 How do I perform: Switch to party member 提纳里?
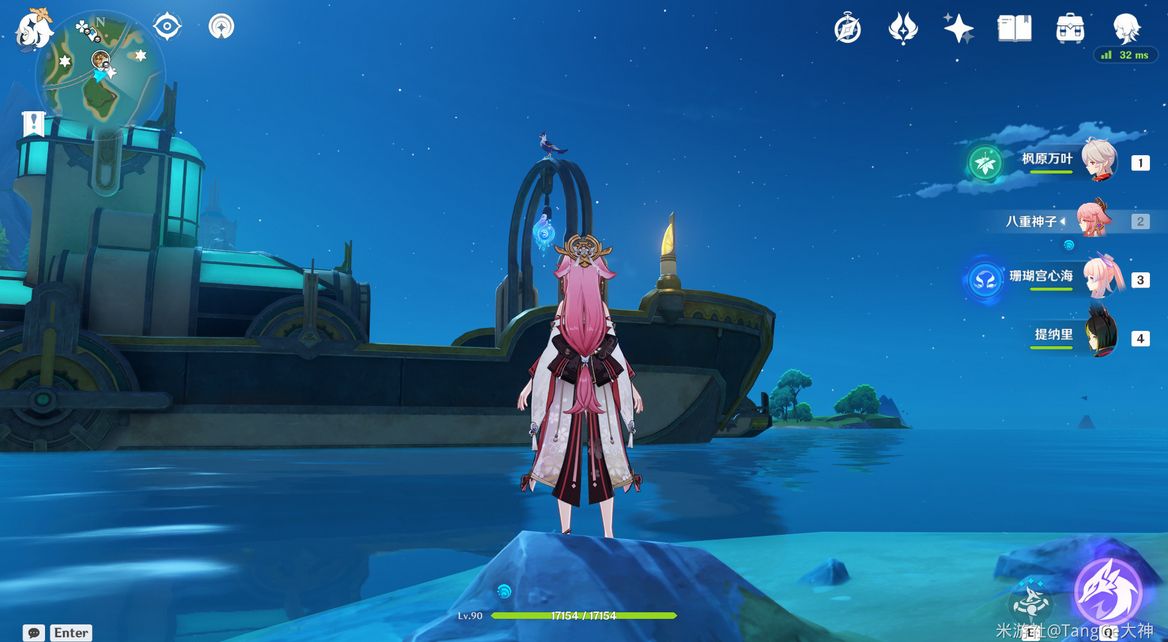click(1101, 338)
